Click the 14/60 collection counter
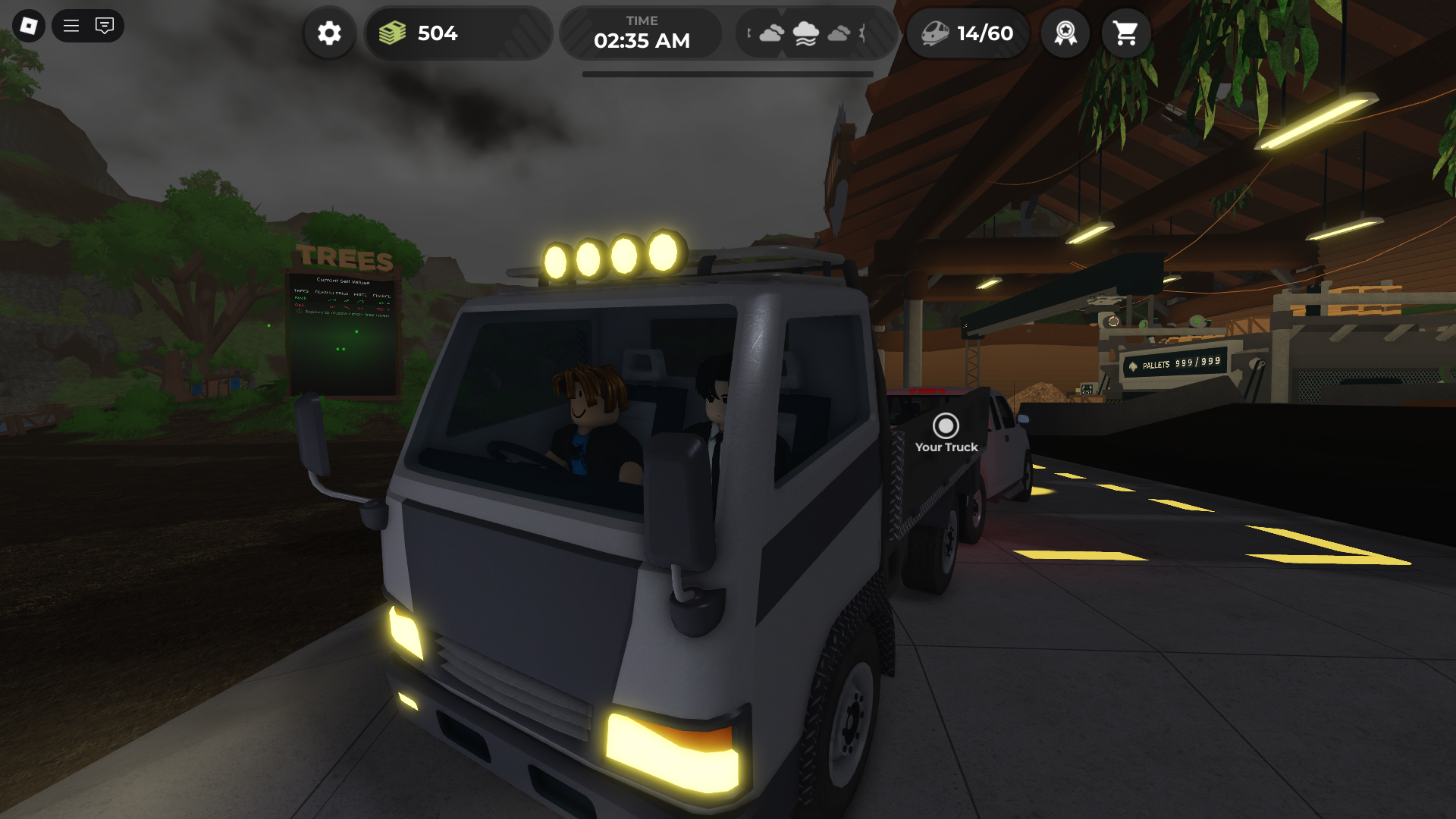The width and height of the screenshot is (1456, 819). (968, 33)
